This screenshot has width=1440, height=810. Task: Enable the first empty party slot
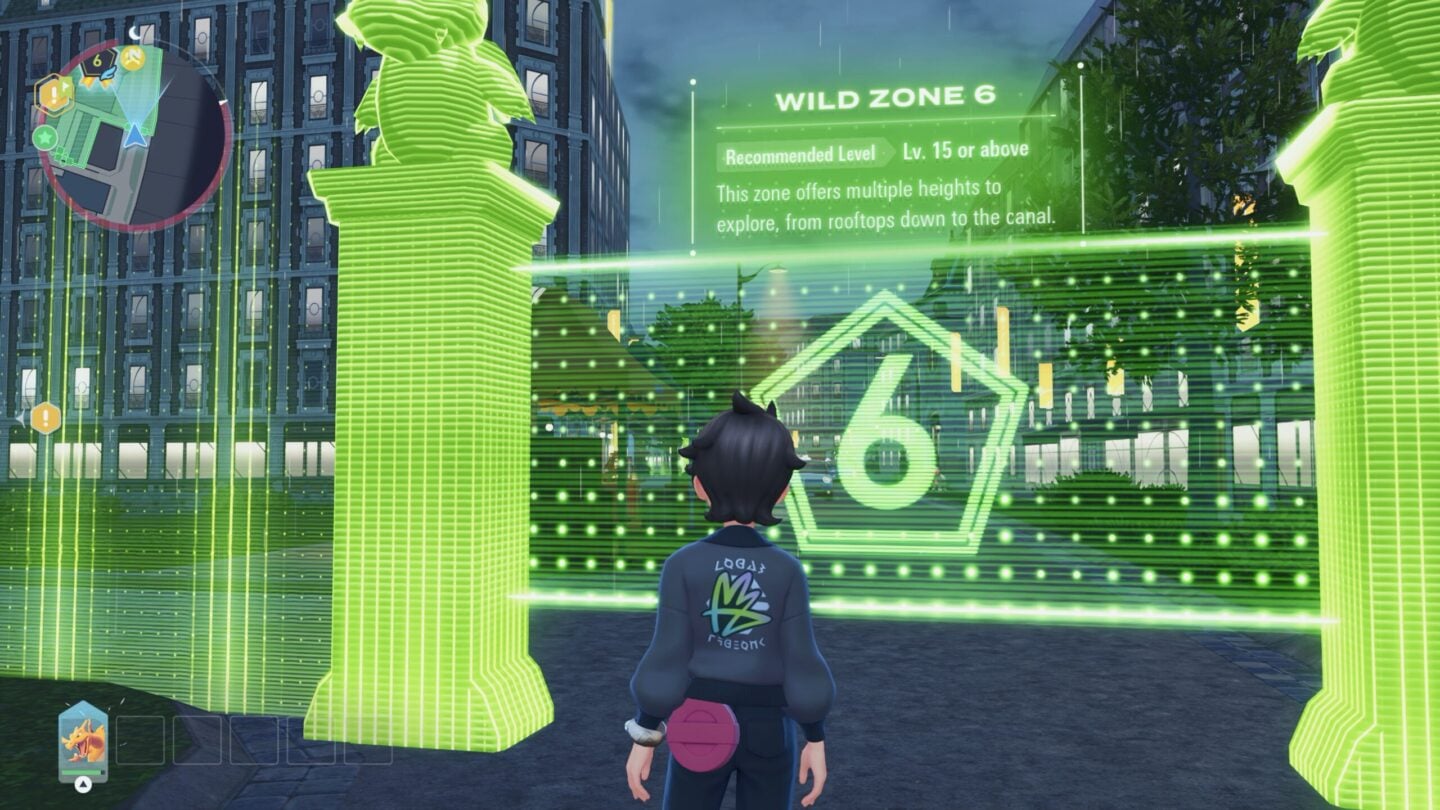pyautogui.click(x=140, y=740)
